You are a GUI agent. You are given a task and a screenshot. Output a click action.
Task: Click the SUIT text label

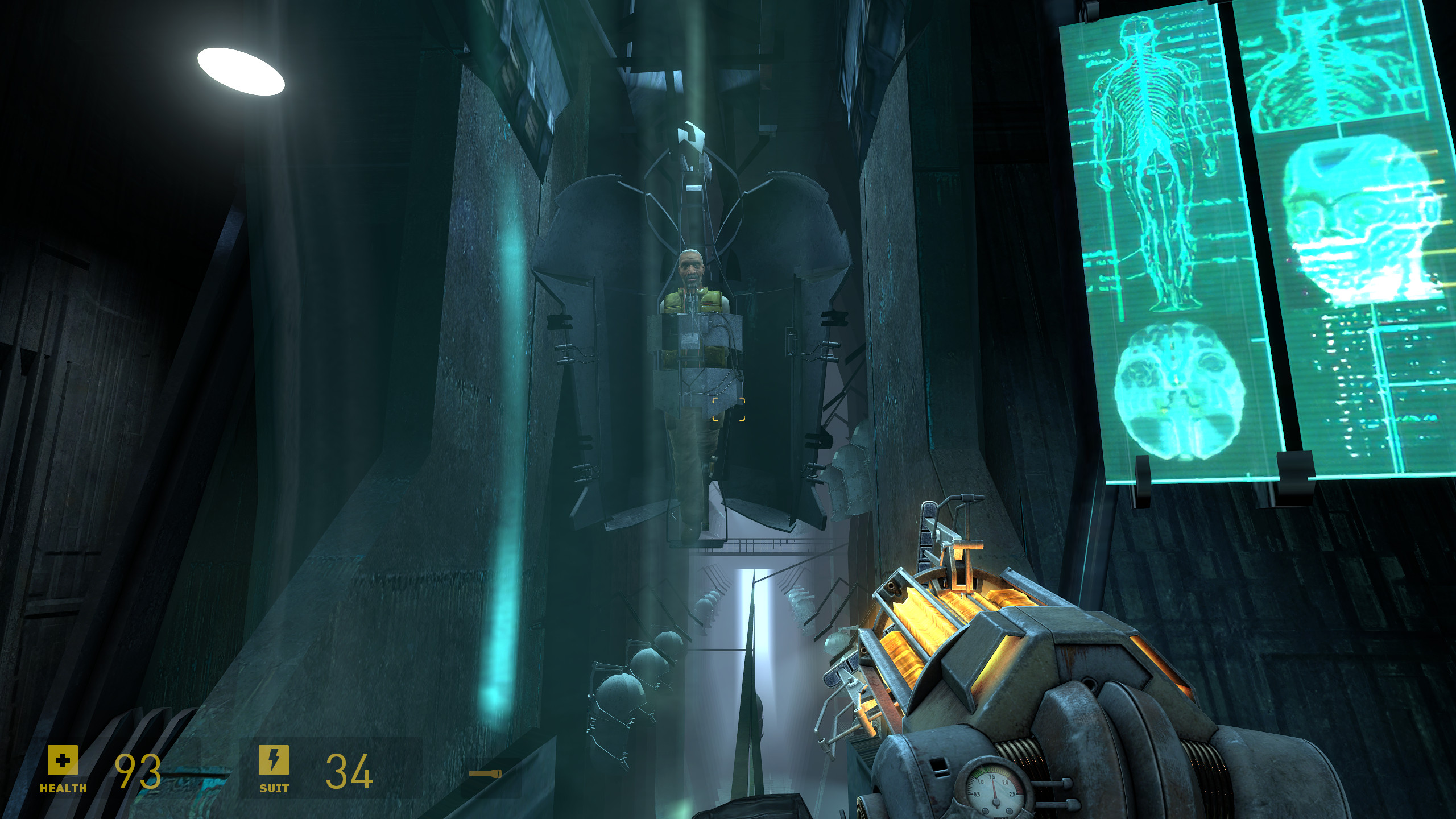coord(273,788)
